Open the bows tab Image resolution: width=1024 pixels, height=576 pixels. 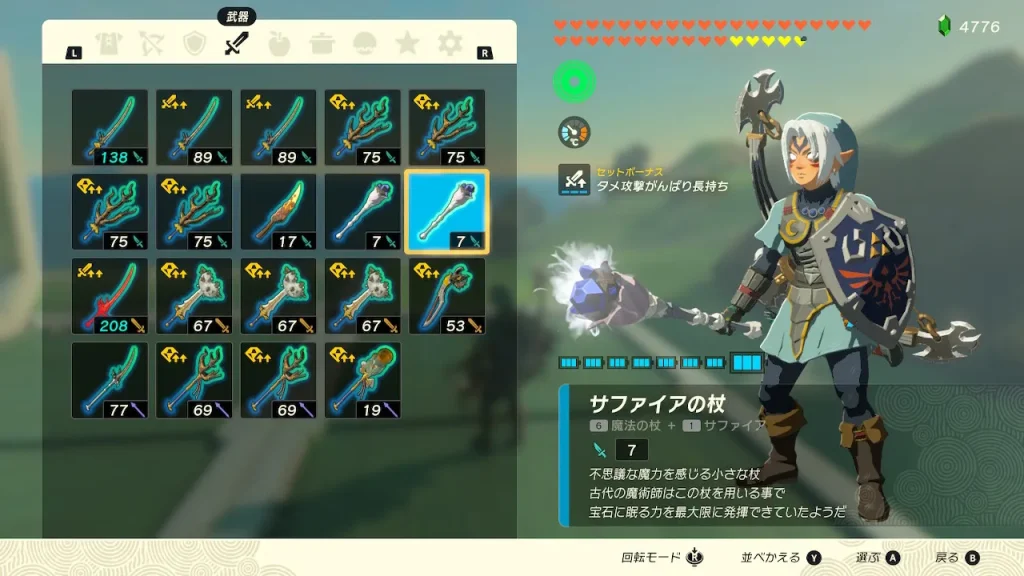[x=151, y=44]
